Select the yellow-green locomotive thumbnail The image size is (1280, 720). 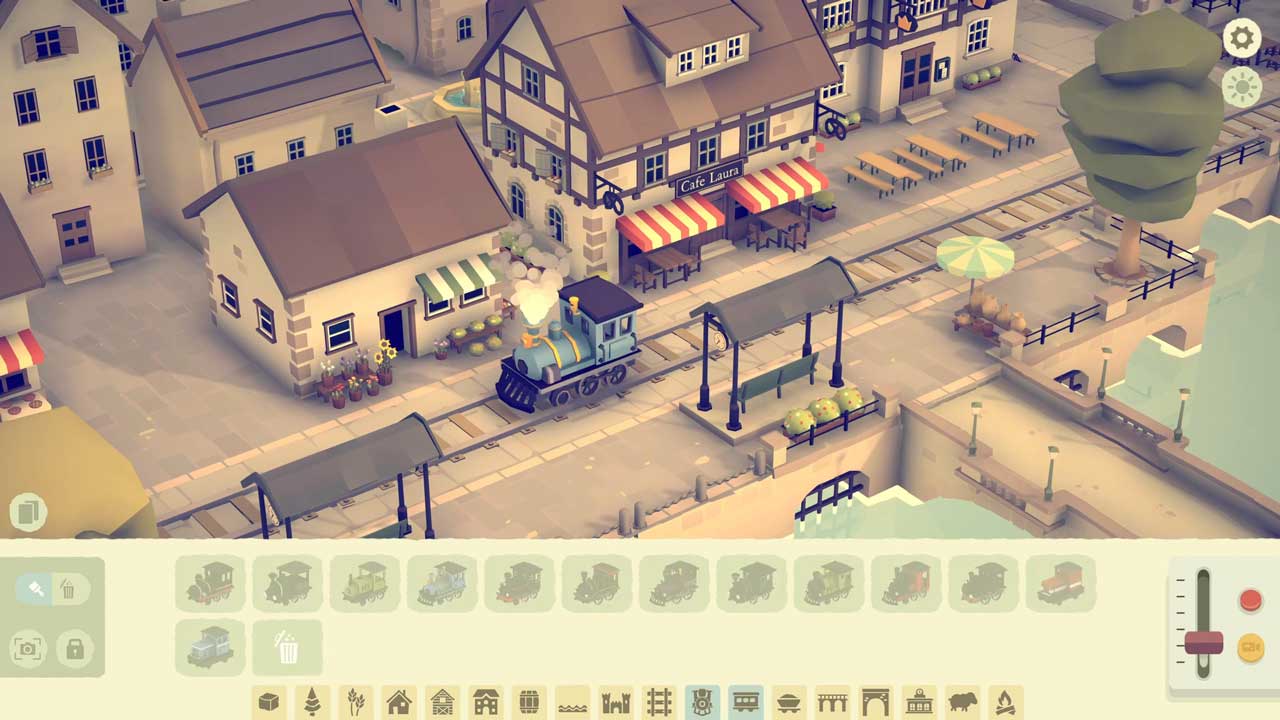364,583
